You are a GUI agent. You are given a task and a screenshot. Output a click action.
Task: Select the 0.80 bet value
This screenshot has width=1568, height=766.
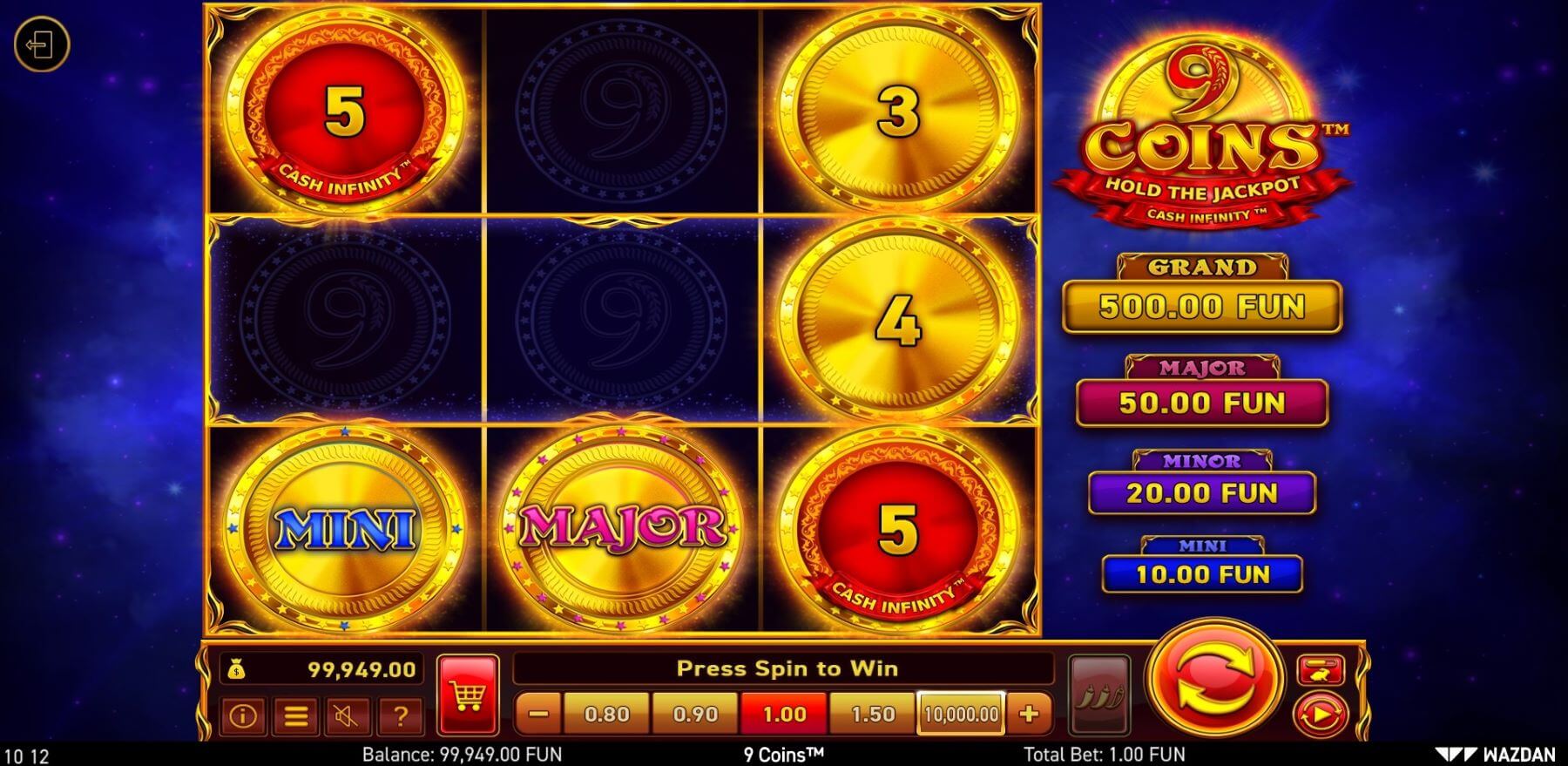pyautogui.click(x=606, y=715)
